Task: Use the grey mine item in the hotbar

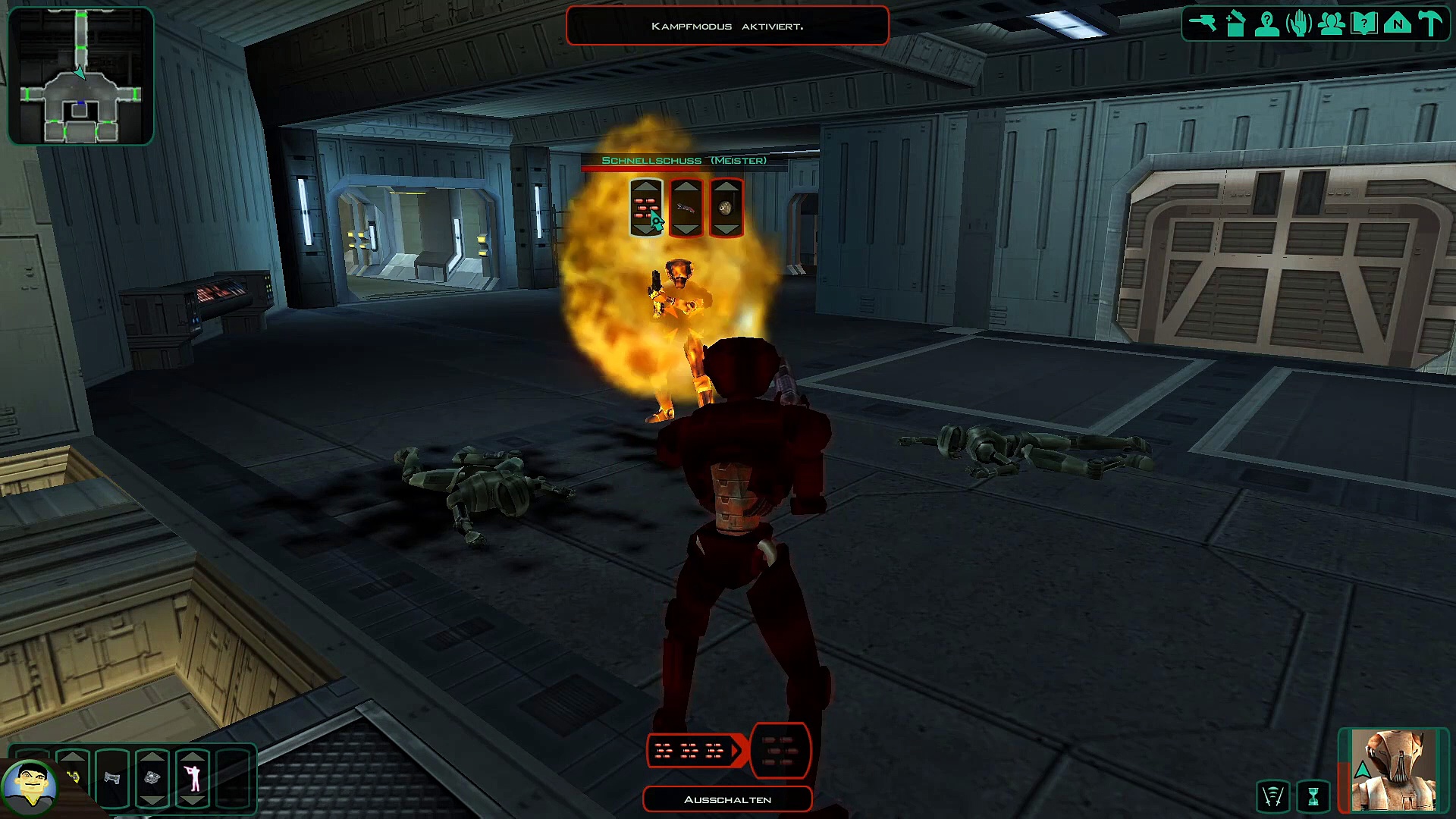Action: 152,778
